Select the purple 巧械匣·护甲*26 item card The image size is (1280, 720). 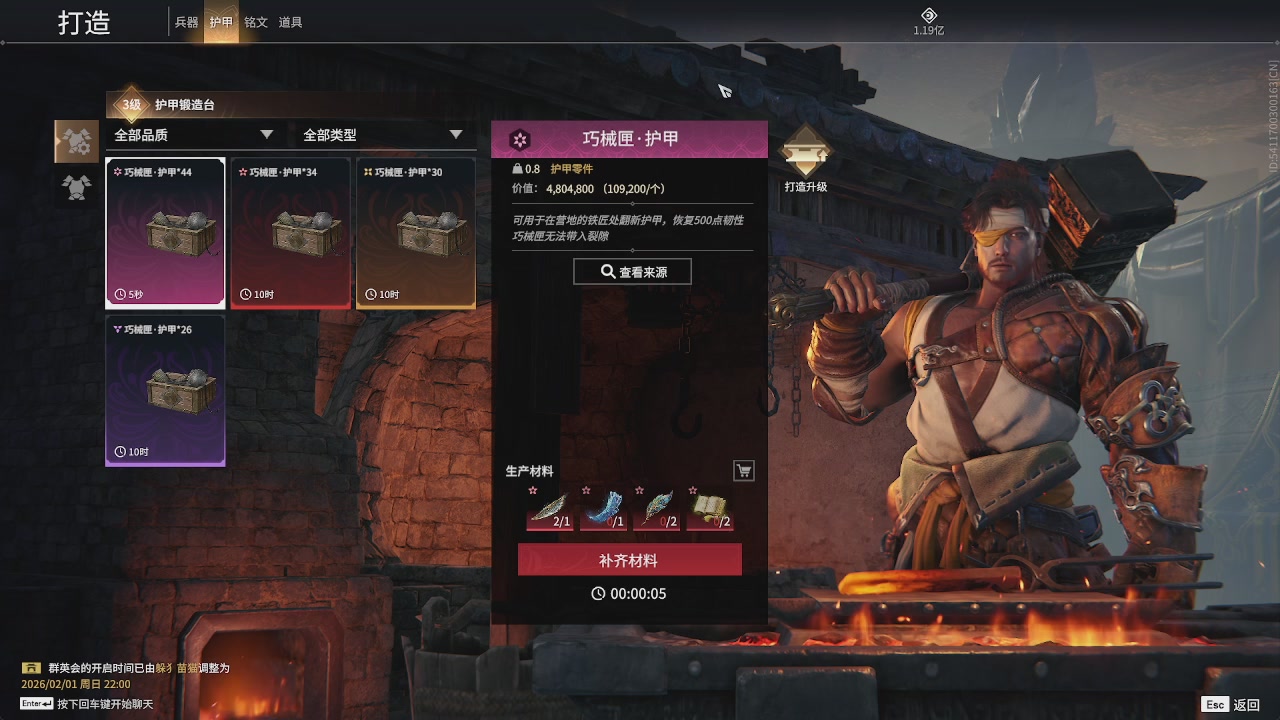(165, 388)
